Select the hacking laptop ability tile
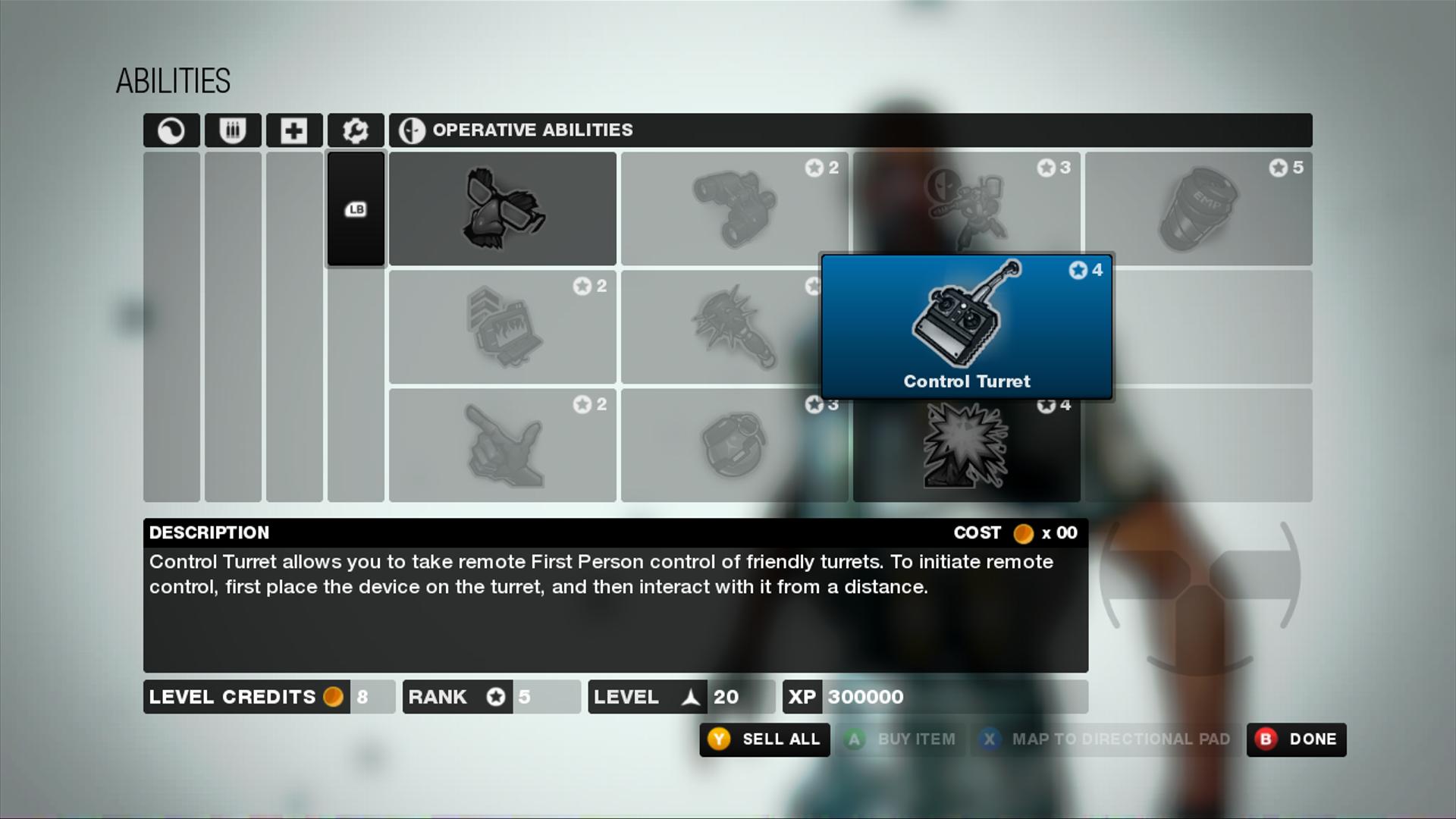1456x819 pixels. [x=502, y=327]
